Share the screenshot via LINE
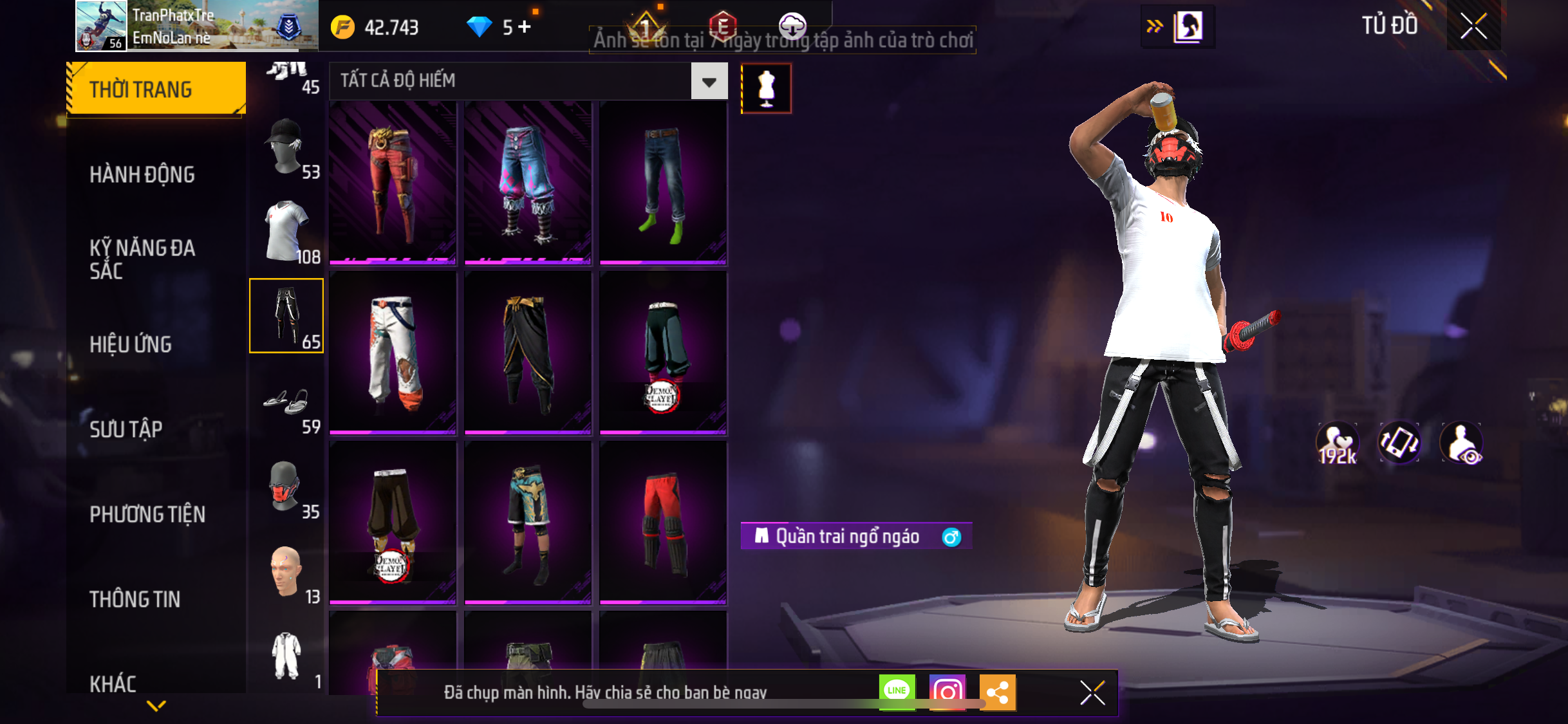 [897, 692]
